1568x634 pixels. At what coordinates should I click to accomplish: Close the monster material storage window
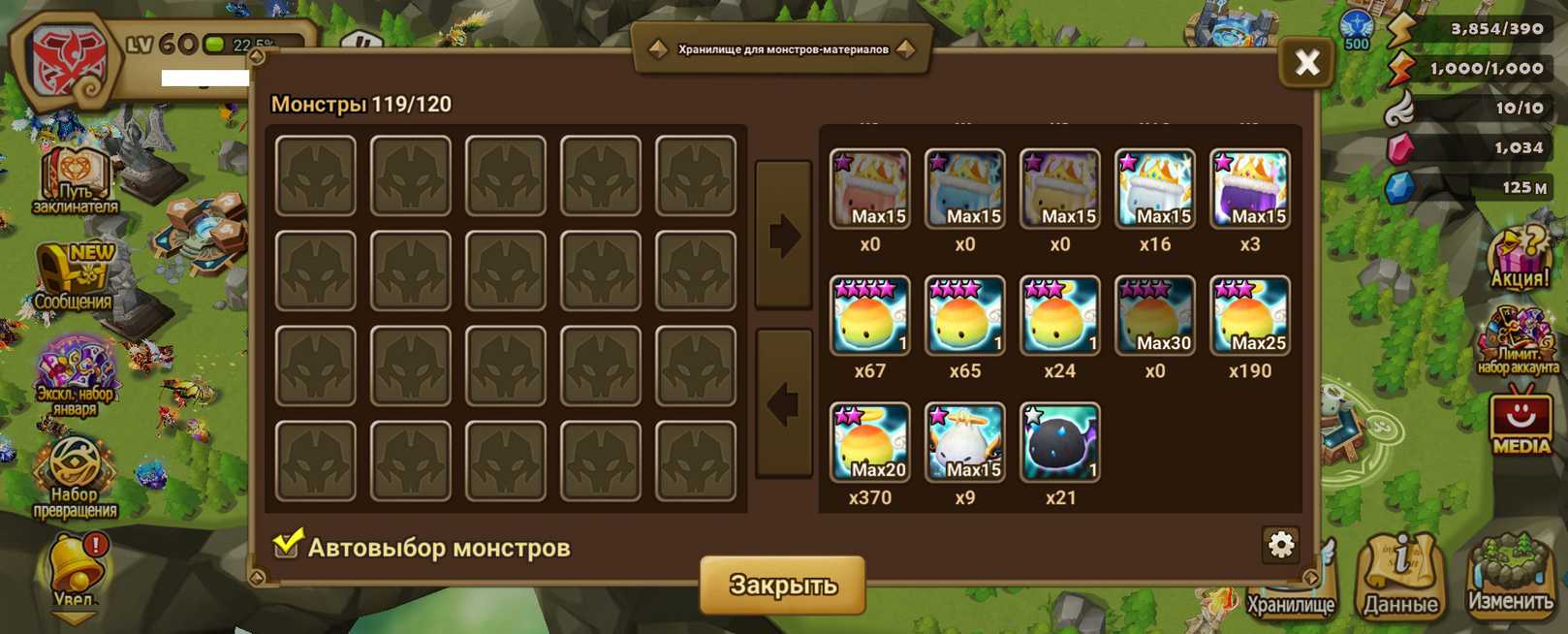1306,63
